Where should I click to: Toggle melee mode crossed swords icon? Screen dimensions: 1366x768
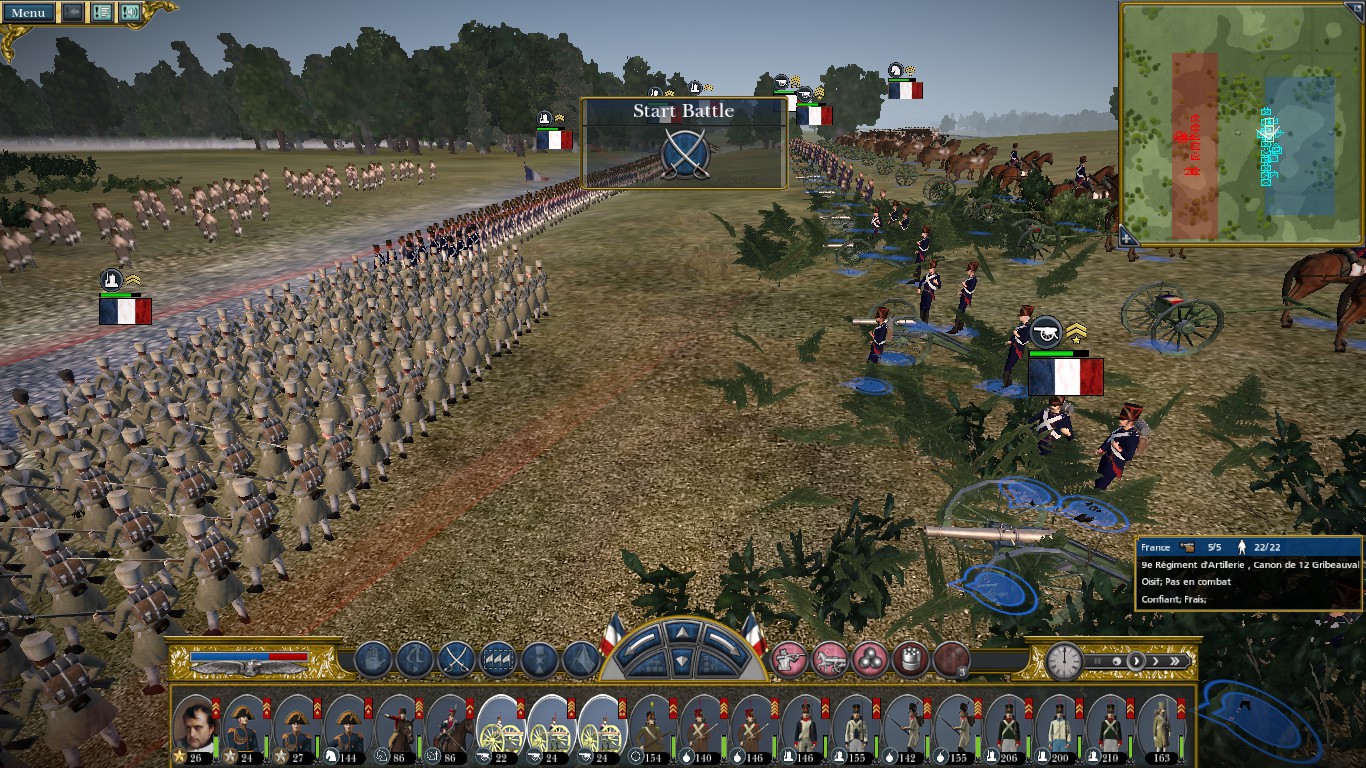[x=456, y=660]
